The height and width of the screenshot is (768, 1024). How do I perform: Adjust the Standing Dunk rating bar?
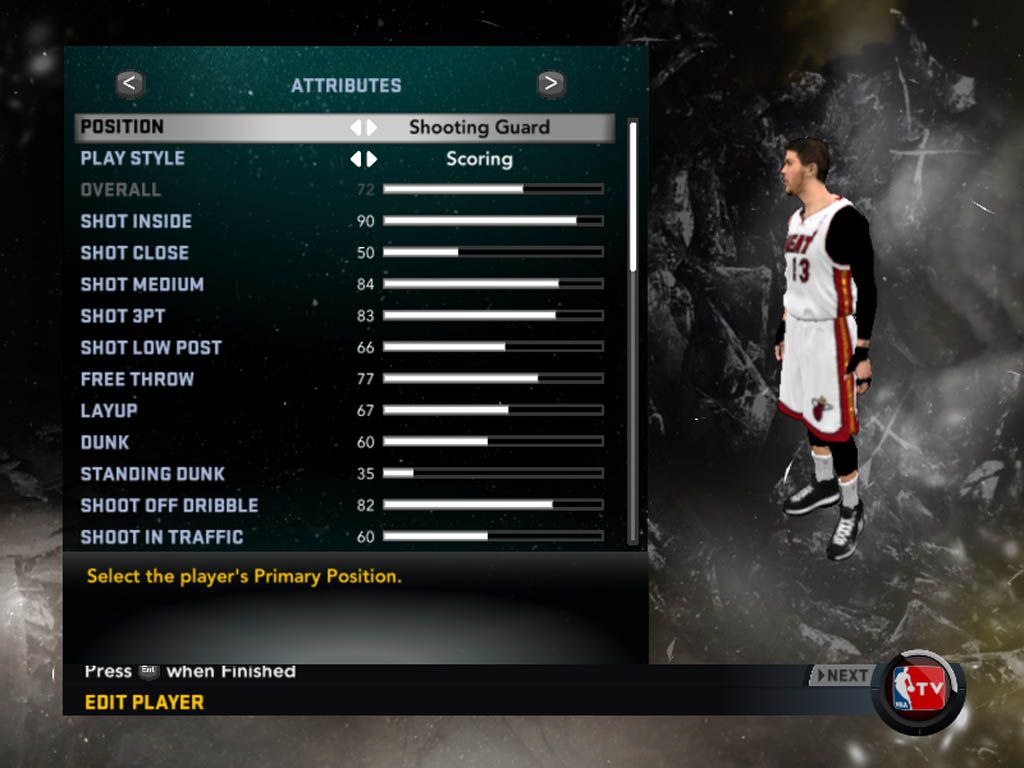click(x=492, y=473)
